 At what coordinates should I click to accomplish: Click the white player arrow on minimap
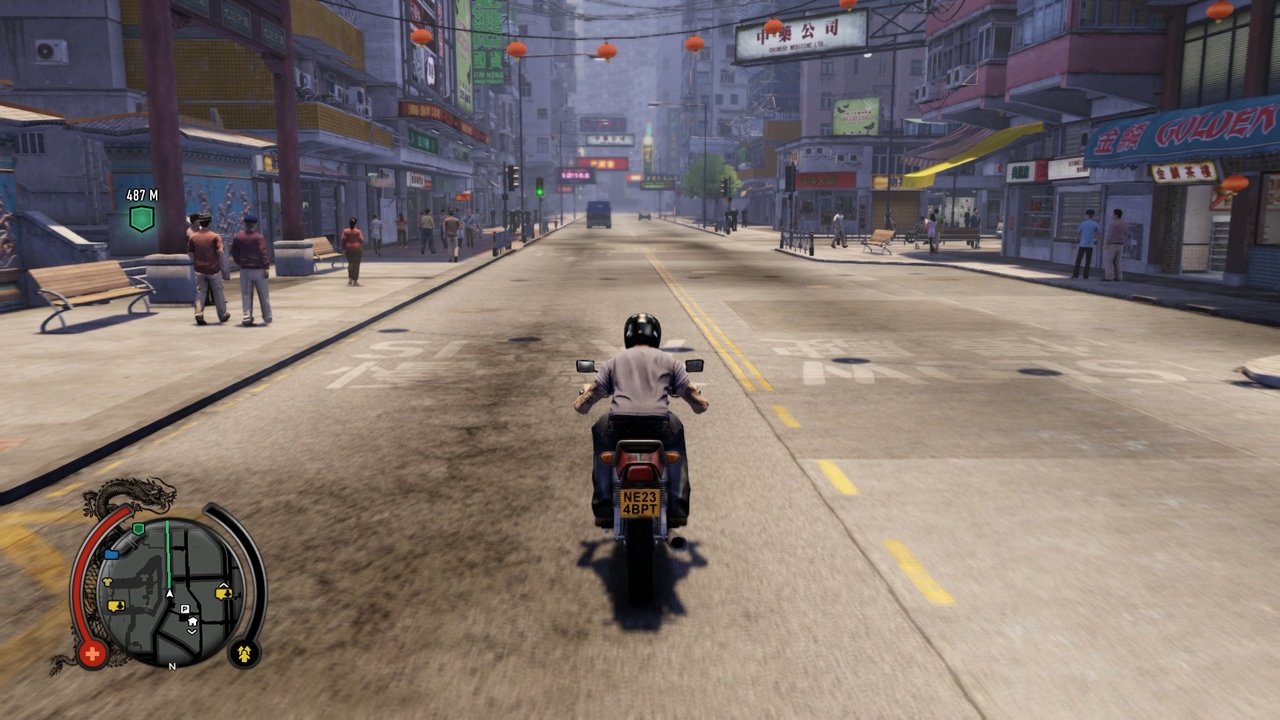pyautogui.click(x=170, y=594)
